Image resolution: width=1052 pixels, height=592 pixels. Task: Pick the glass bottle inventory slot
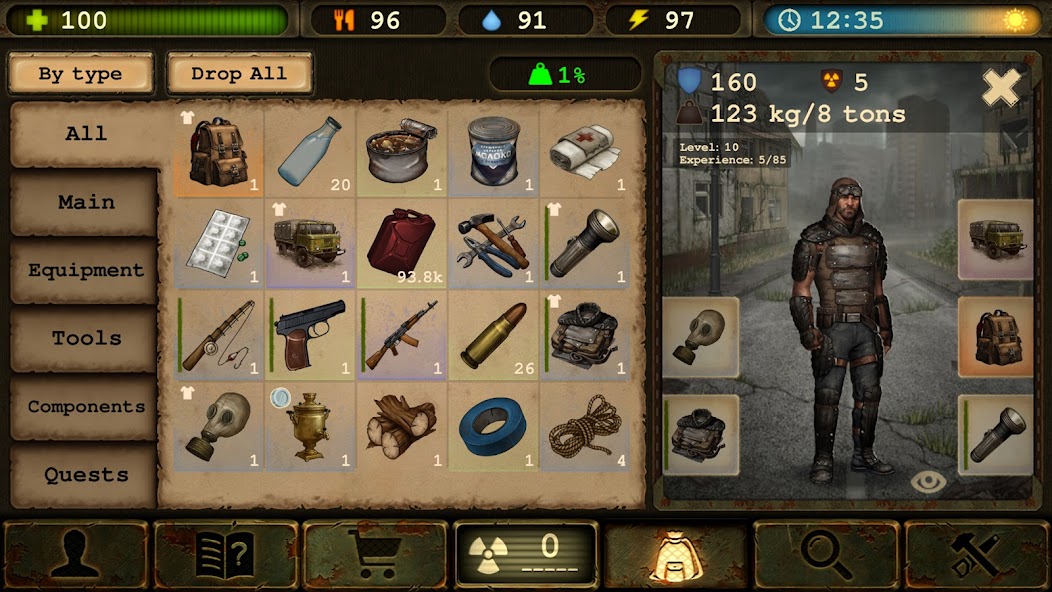tap(310, 152)
